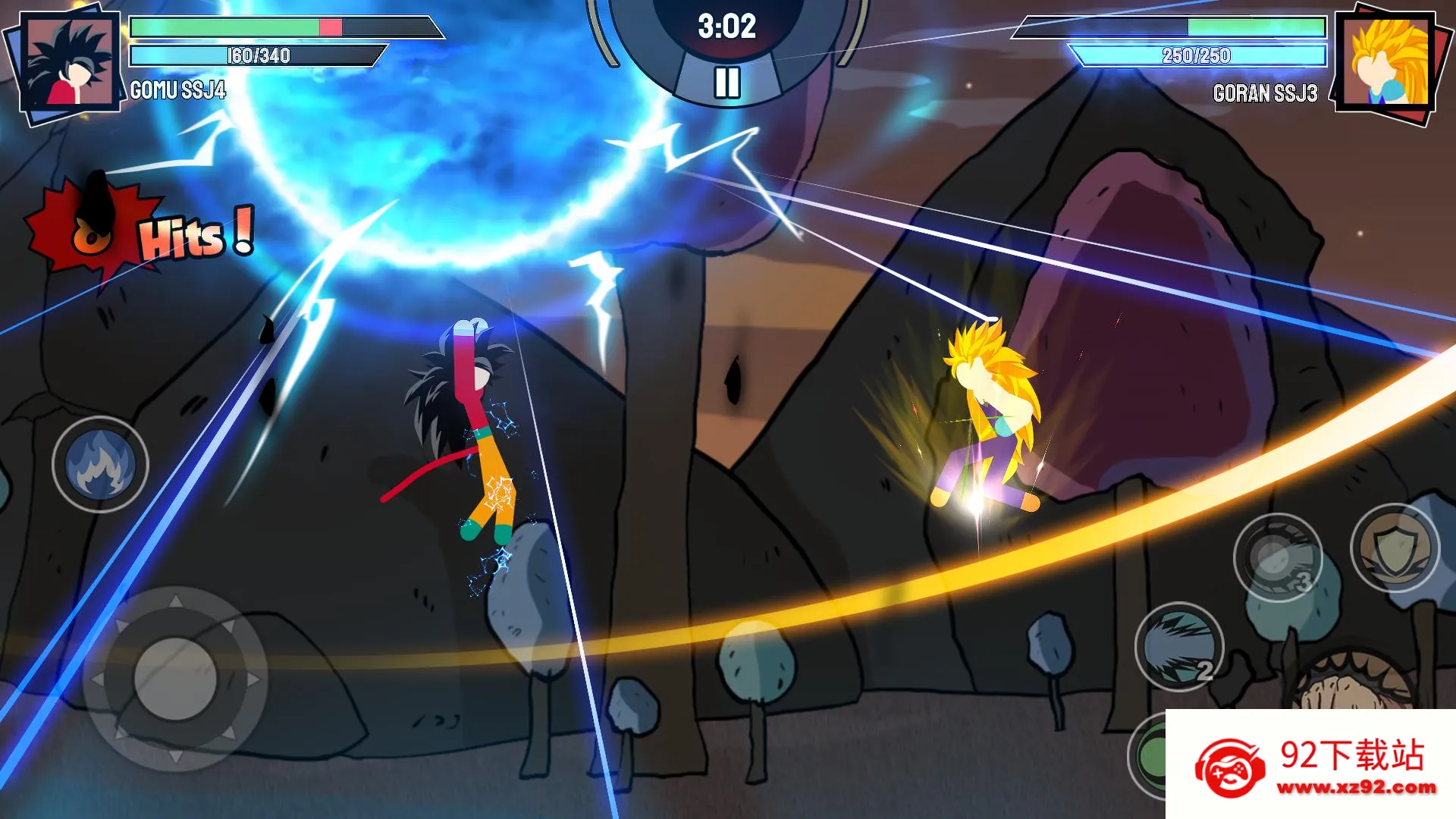The image size is (1456, 819).
Task: Trigger skill number 2
Action: (x=1178, y=647)
